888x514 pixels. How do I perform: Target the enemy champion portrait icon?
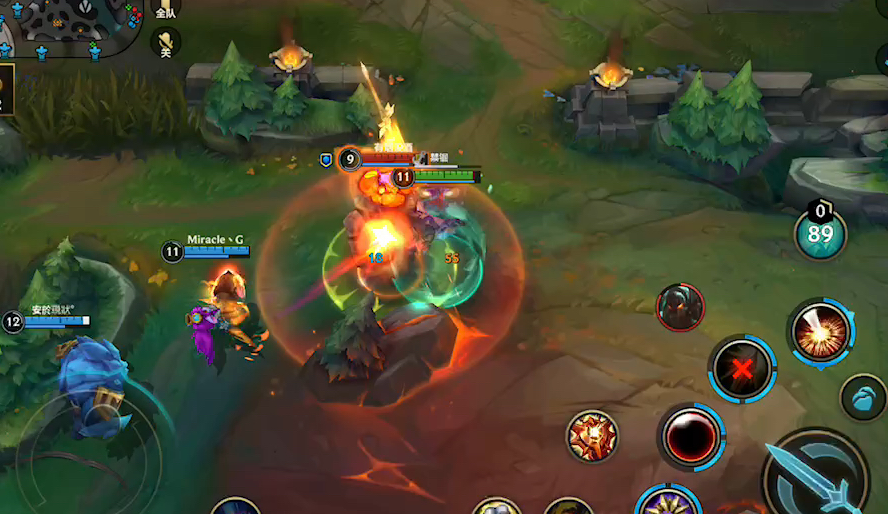click(680, 307)
